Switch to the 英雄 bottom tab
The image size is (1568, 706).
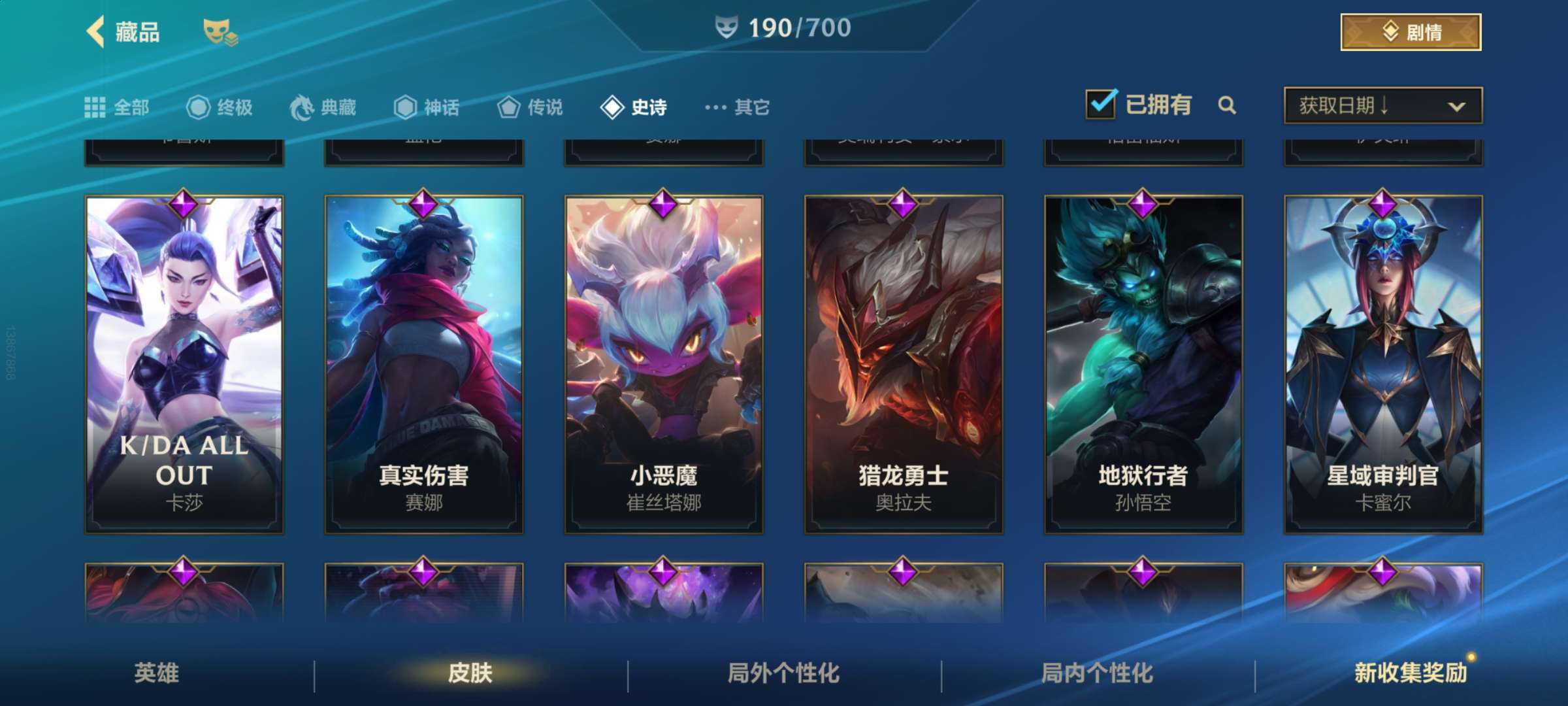tap(157, 673)
